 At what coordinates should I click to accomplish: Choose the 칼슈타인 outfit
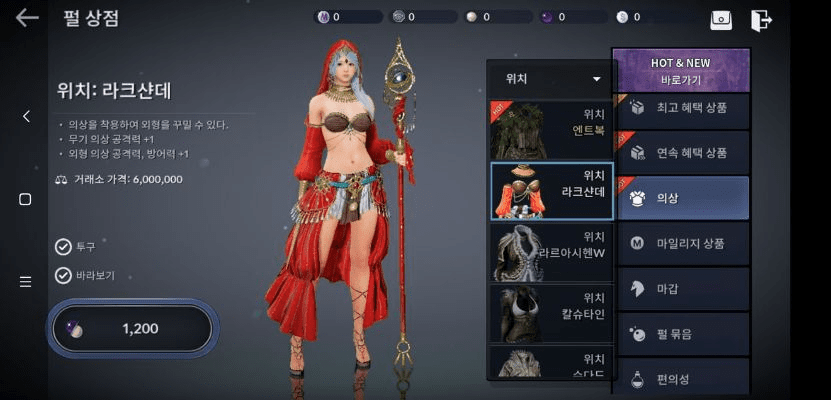(x=552, y=313)
